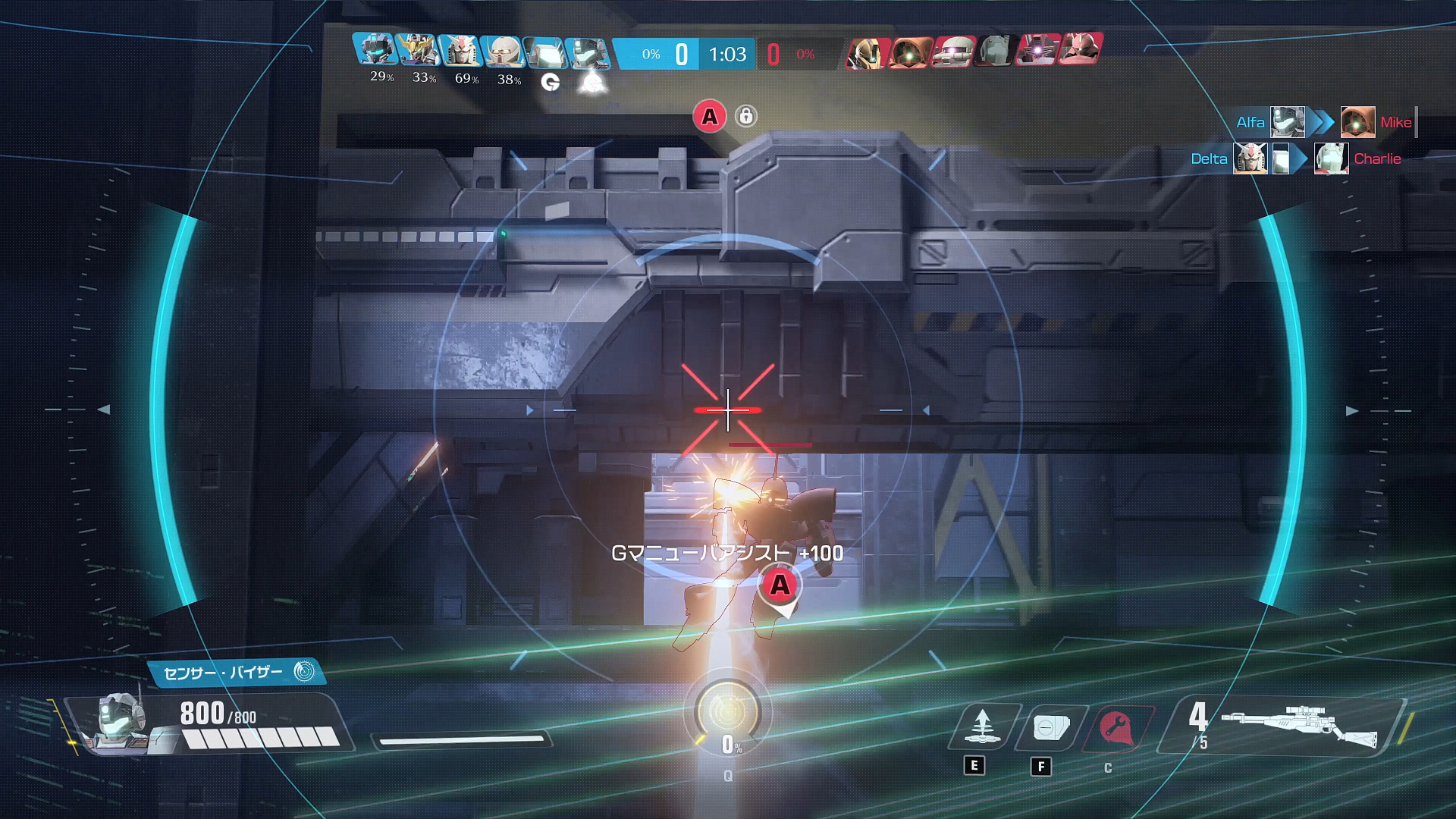Use the middle device ability icon
The image size is (1456, 819).
(1051, 728)
